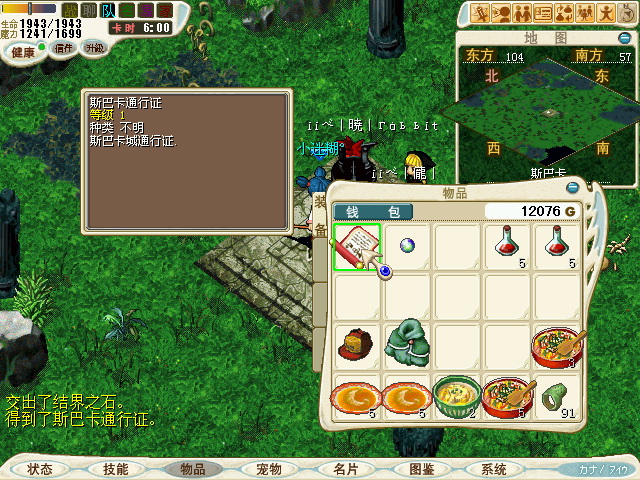Screen dimensions: 640x480
Task: Select the Sbarka pass scroll slot
Action: [356, 247]
